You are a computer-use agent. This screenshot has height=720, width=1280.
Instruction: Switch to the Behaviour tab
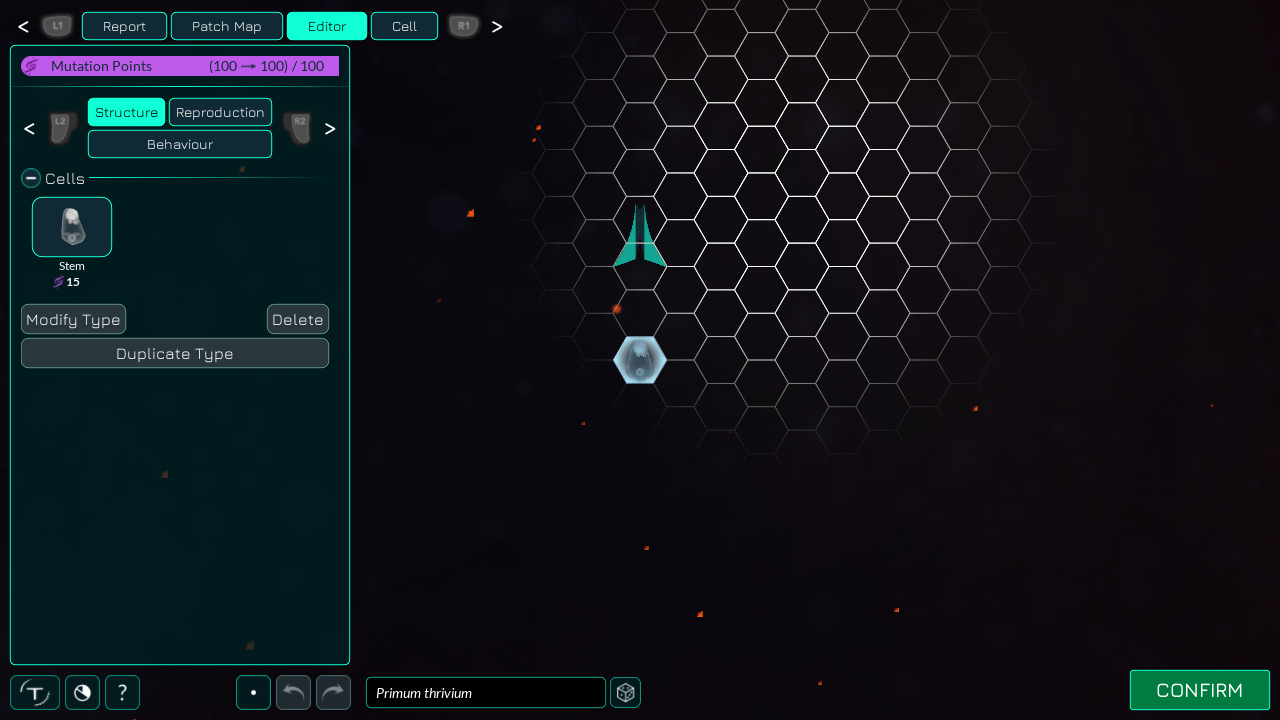click(x=180, y=144)
